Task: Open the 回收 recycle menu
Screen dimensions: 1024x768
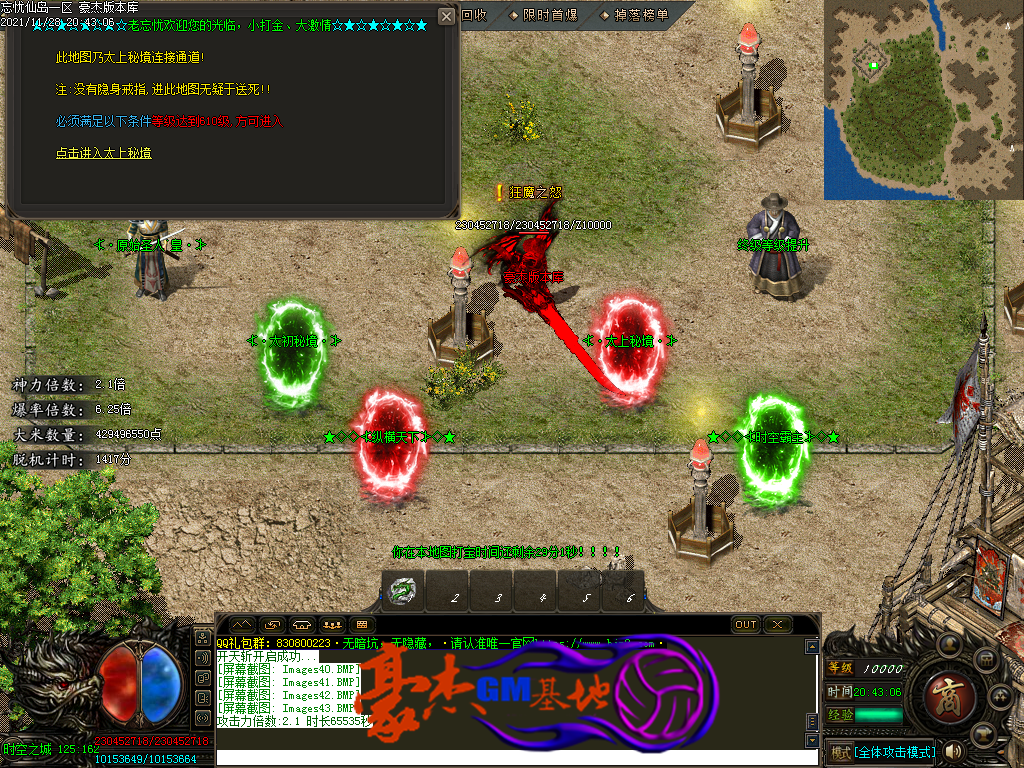Action: (x=474, y=15)
